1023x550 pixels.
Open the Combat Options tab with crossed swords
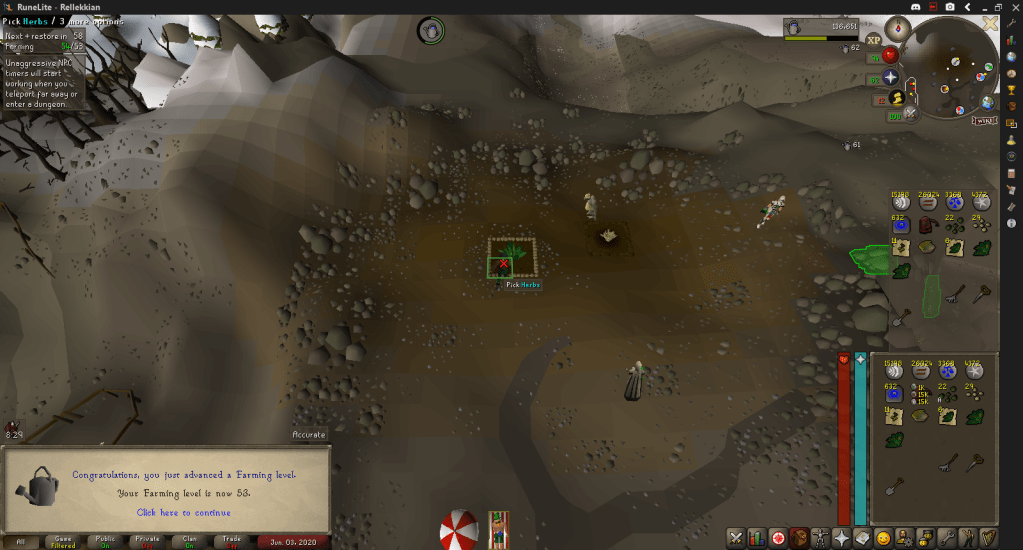735,538
